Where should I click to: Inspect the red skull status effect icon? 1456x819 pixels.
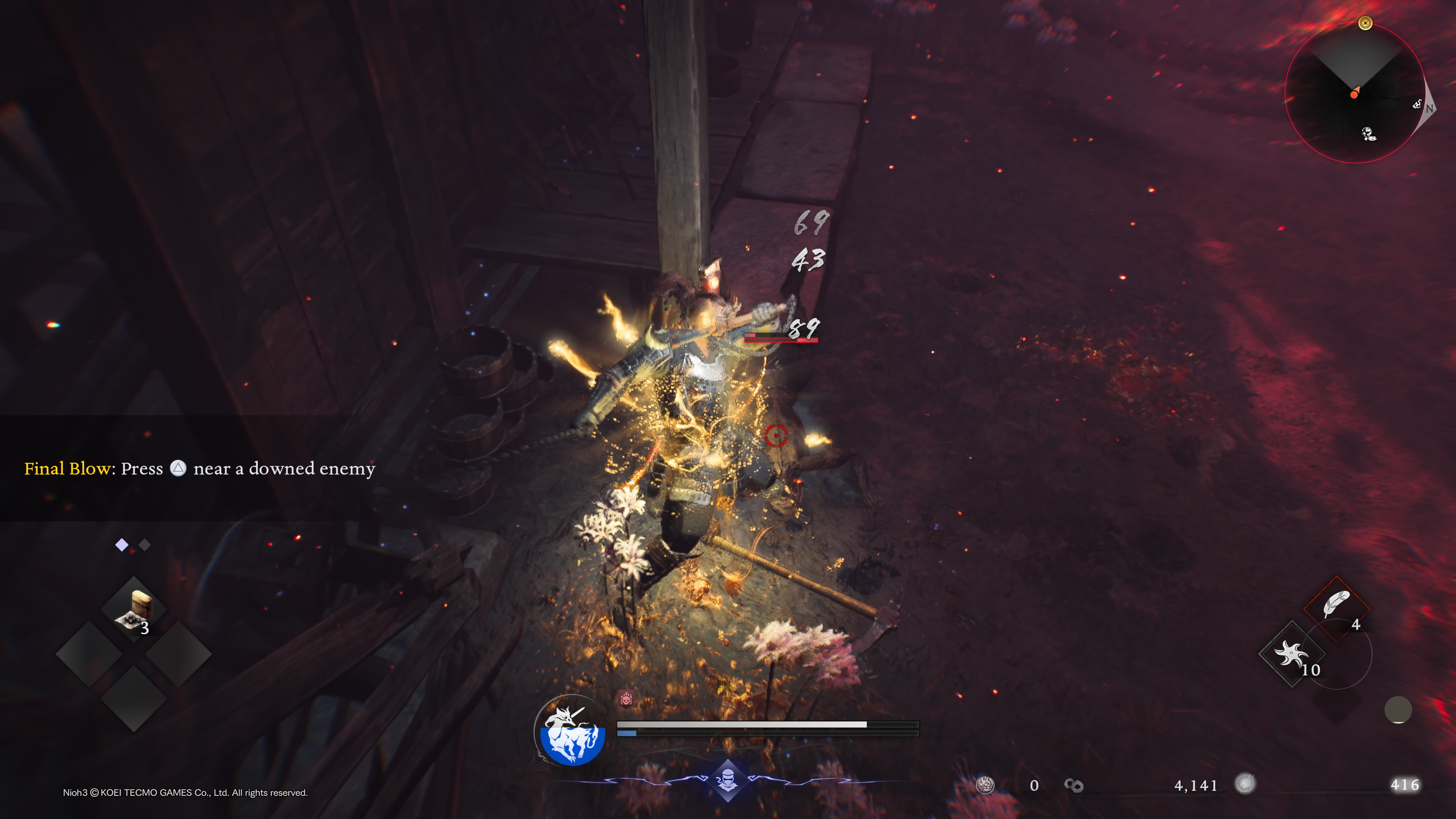click(x=626, y=700)
